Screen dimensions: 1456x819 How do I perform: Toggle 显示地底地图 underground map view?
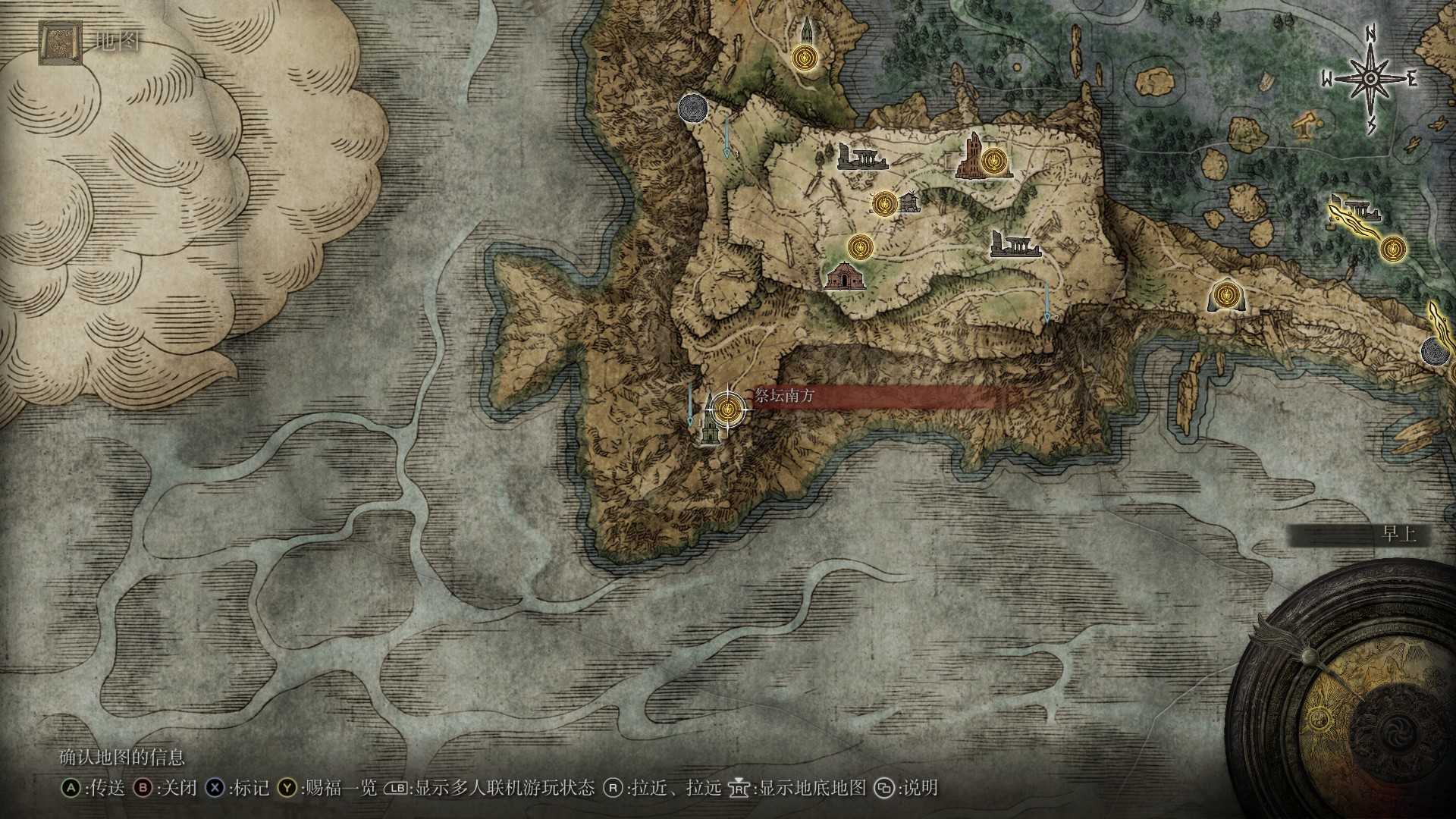796,788
